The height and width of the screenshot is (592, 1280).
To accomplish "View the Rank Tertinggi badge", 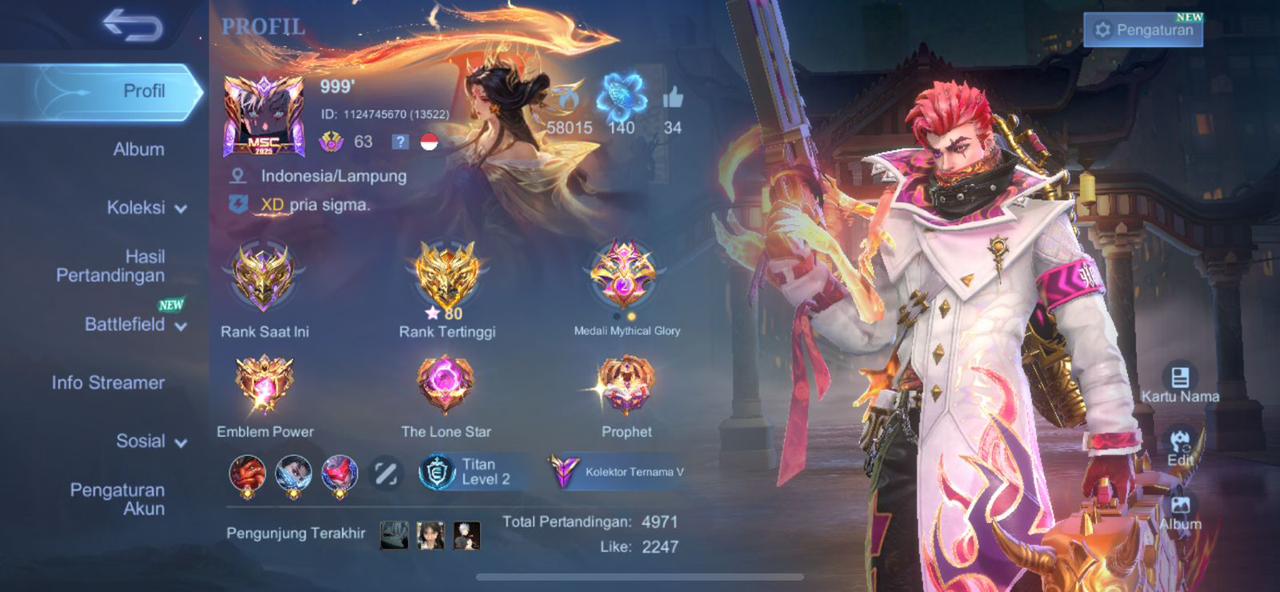I will (x=446, y=277).
